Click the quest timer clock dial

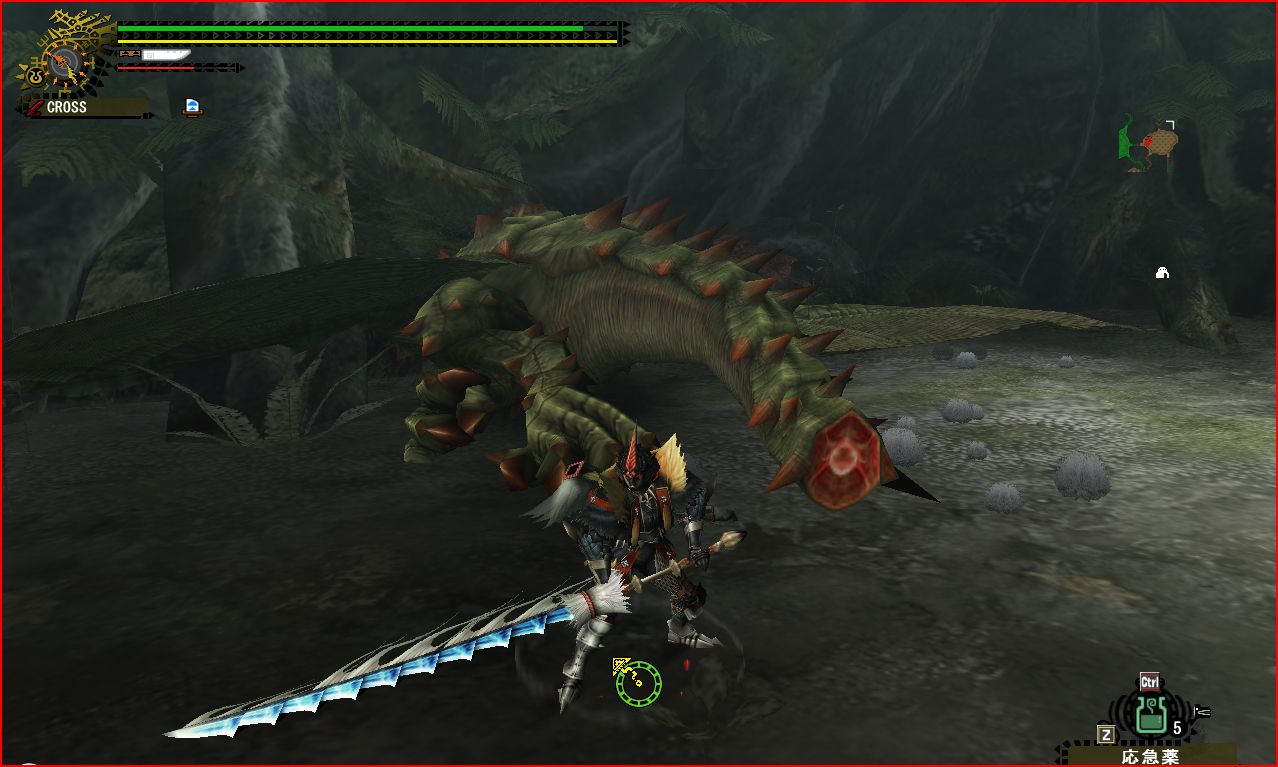click(x=62, y=60)
